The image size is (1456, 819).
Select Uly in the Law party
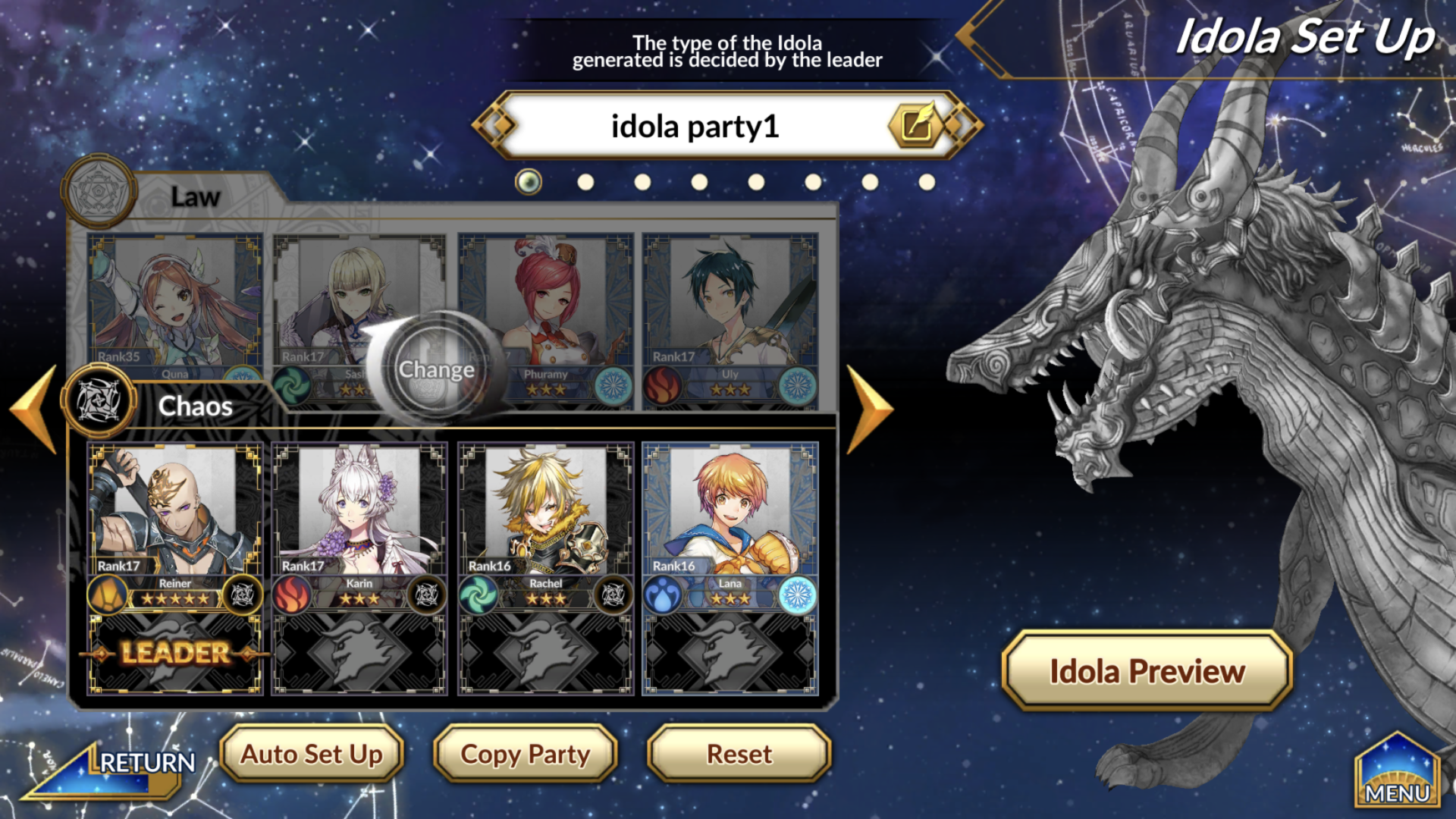pos(730,311)
